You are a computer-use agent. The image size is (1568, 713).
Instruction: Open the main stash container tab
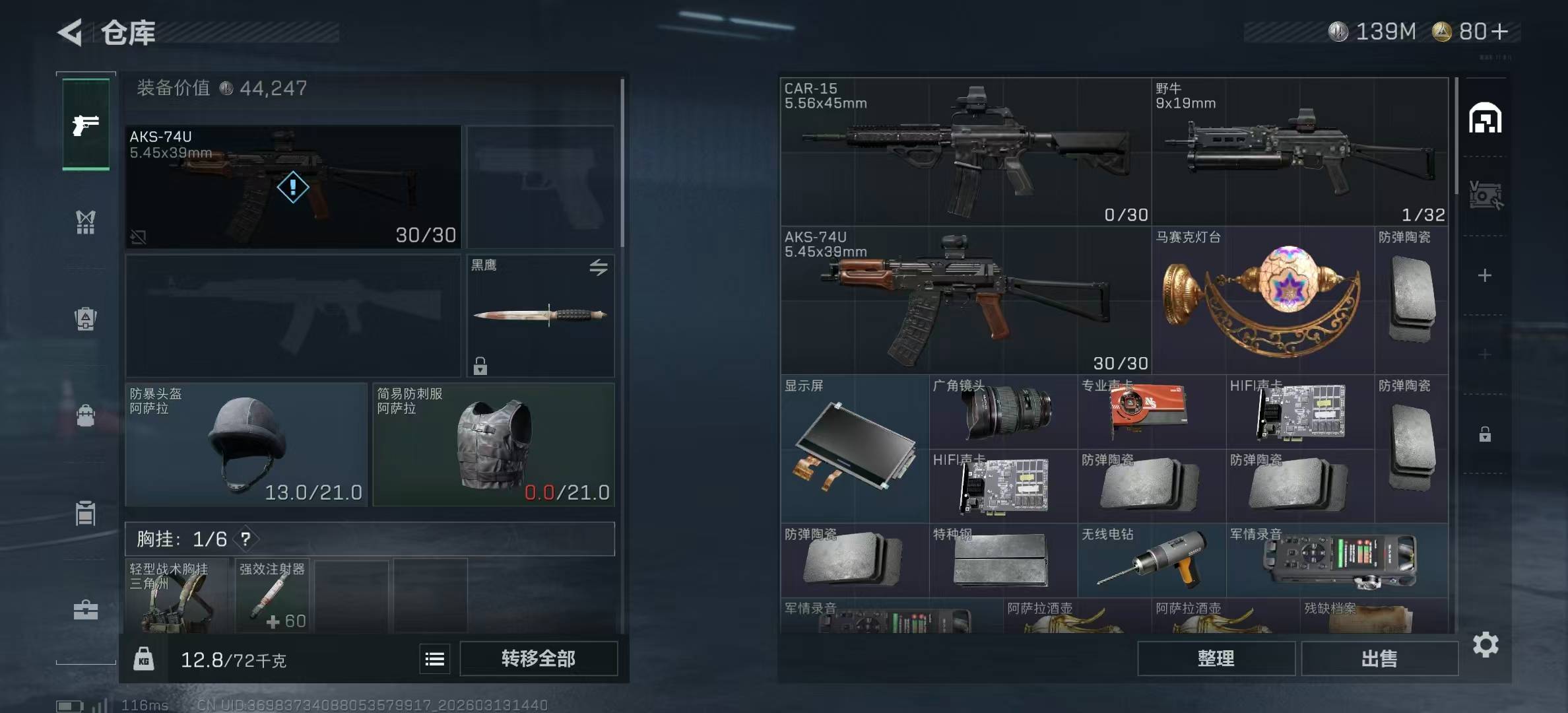(1485, 118)
